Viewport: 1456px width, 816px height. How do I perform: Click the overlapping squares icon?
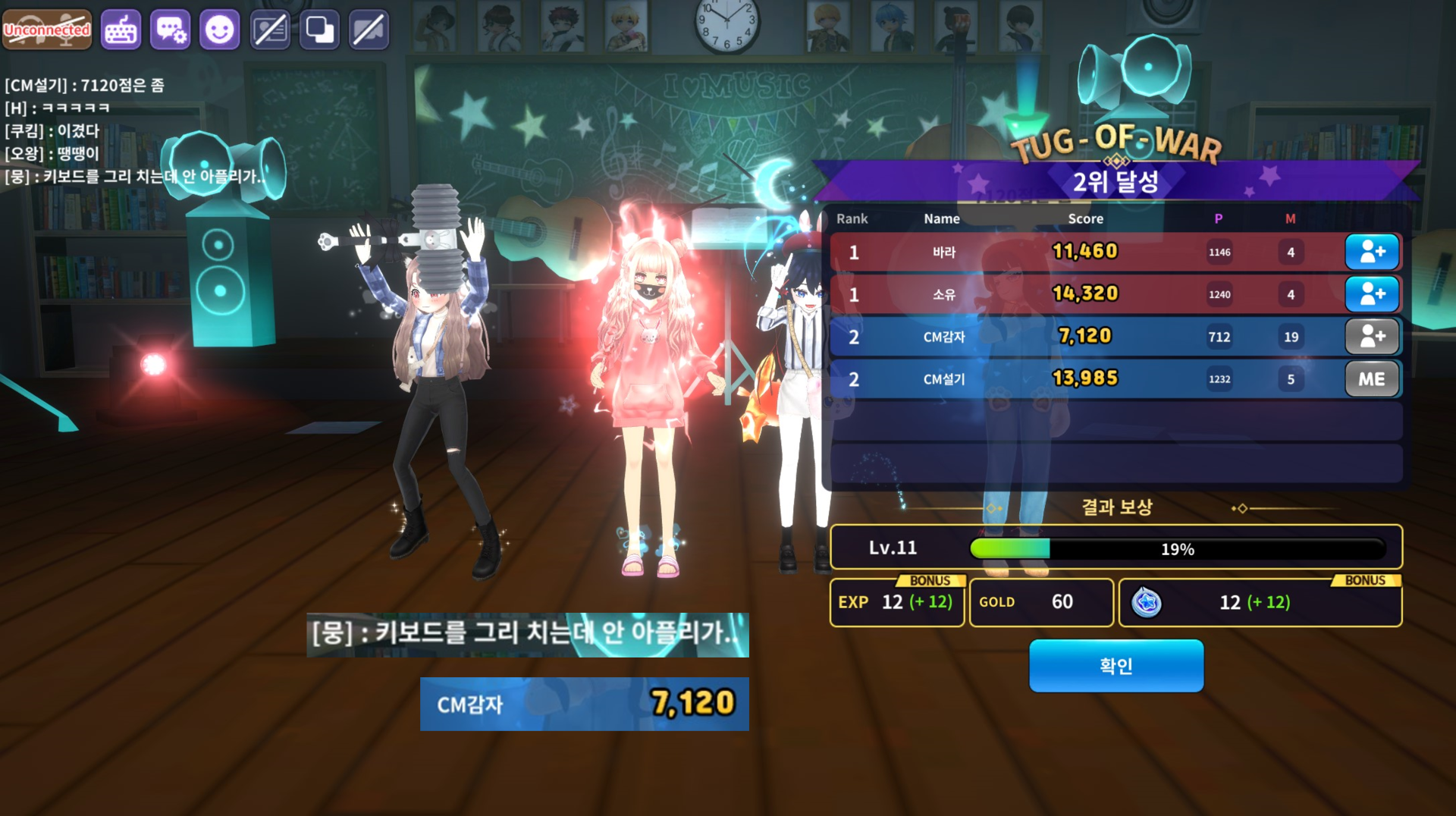click(x=319, y=30)
